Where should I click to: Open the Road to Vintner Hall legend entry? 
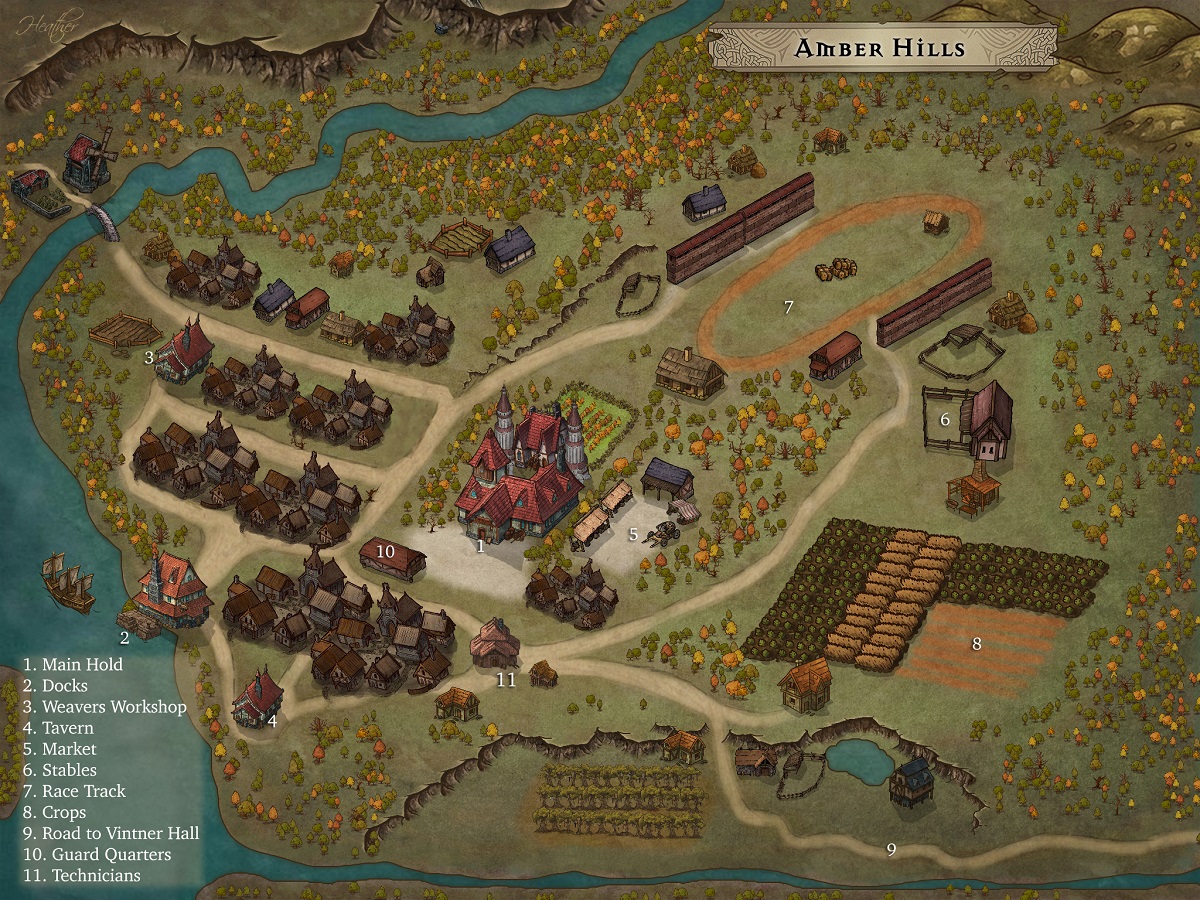coord(111,833)
